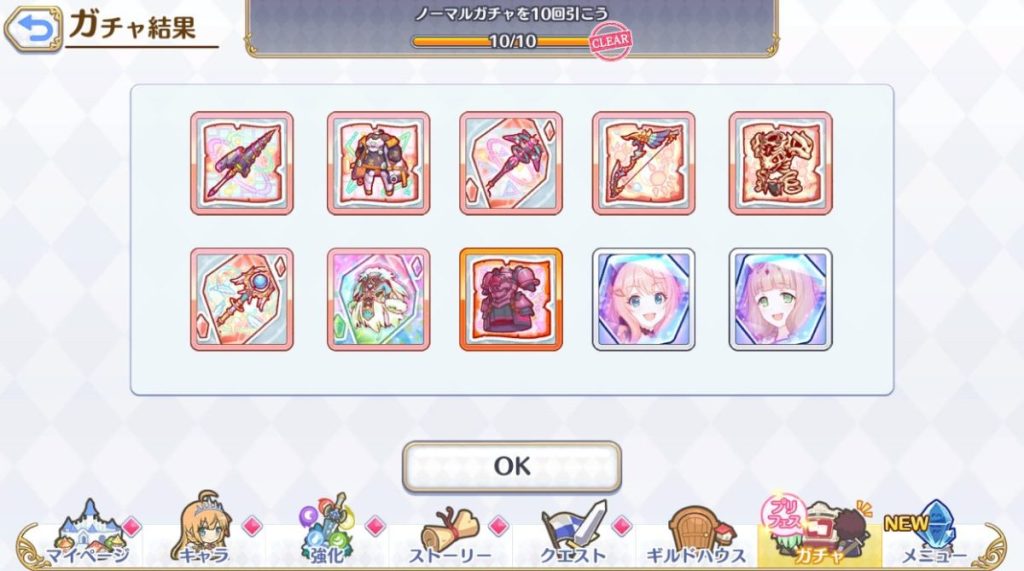Inspect the white-furred robe equipment piece
Viewport: 1024px width, 571px height.
coord(378,299)
